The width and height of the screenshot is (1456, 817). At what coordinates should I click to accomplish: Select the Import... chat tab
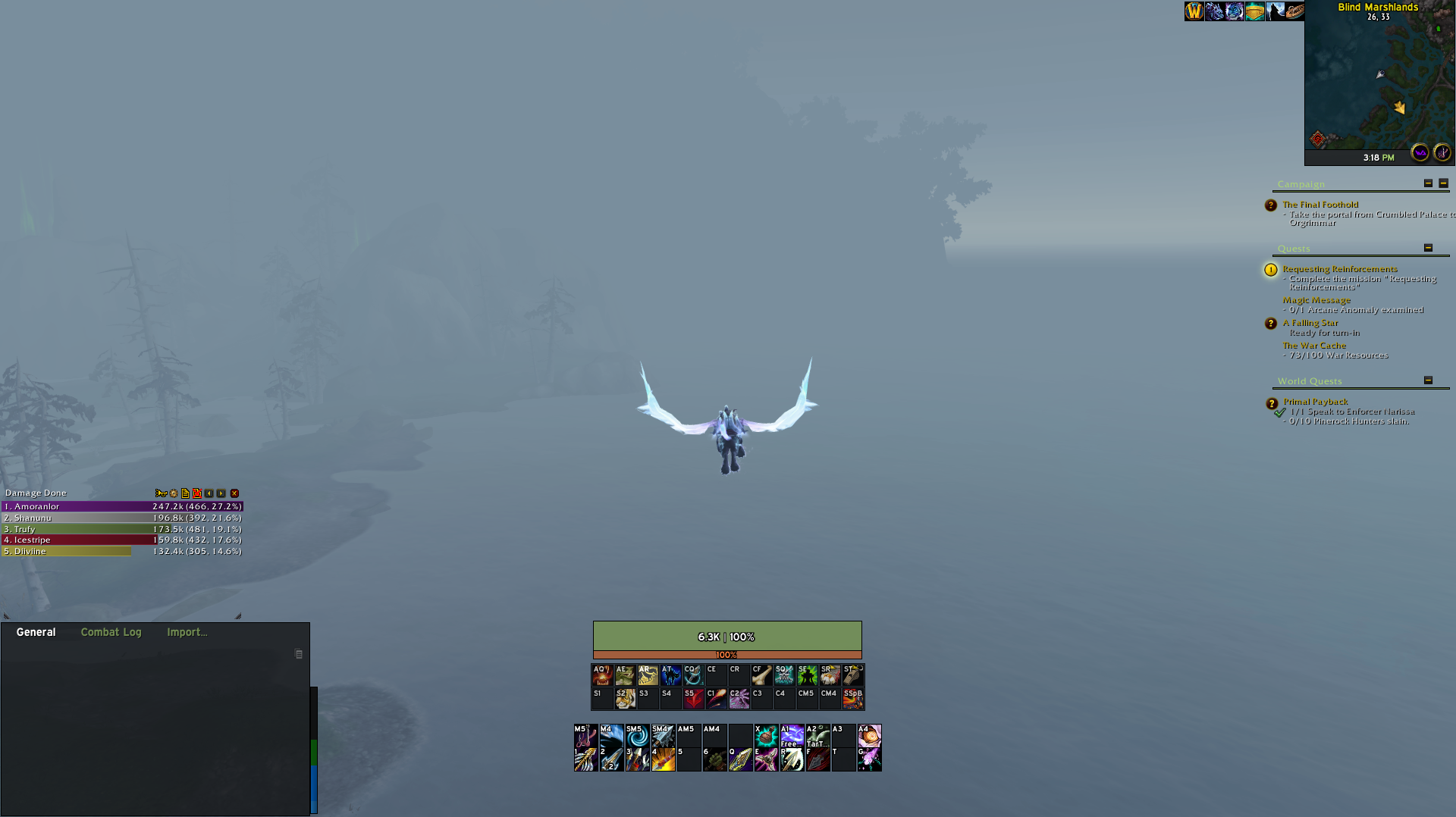(187, 632)
